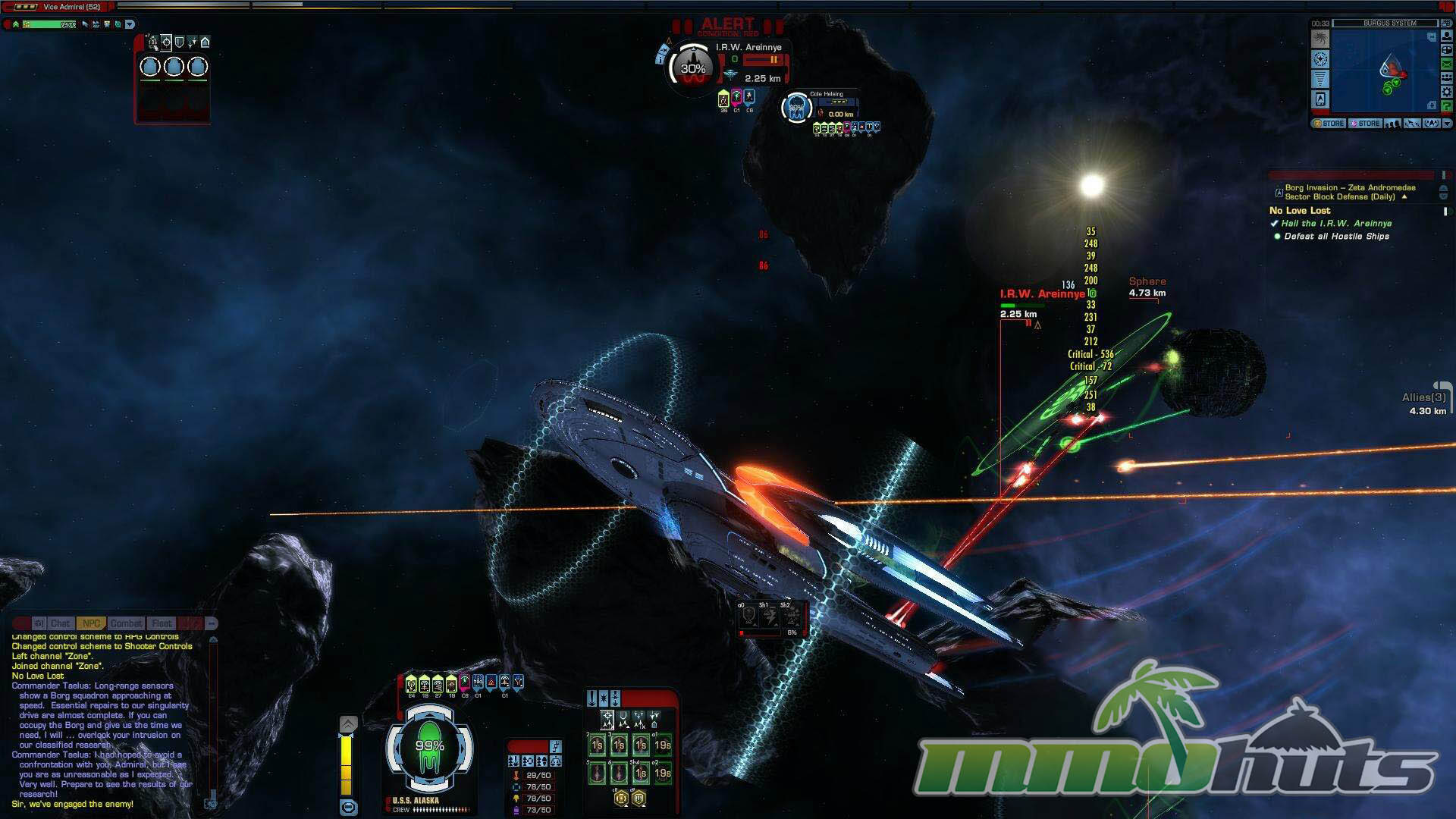Screen dimensions: 1456x819
Task: Select the Allies(3) offscreen indicator
Action: point(1426,403)
